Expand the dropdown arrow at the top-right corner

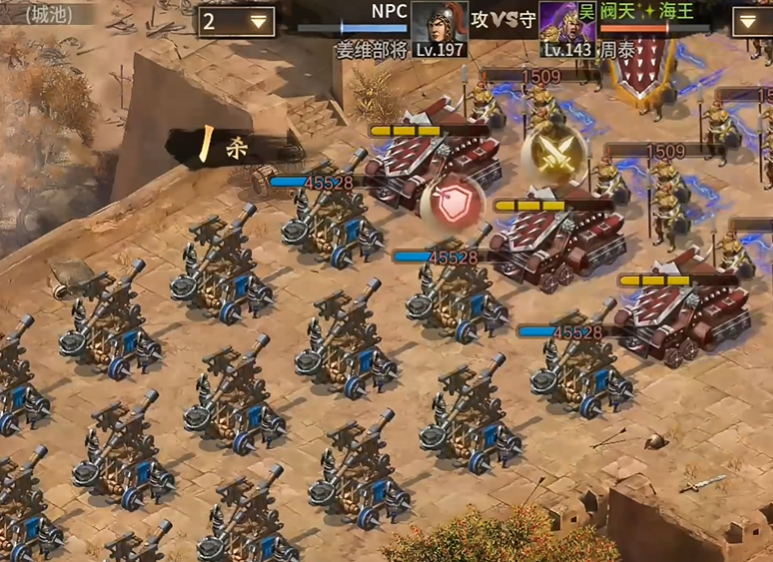pyautogui.click(x=752, y=22)
